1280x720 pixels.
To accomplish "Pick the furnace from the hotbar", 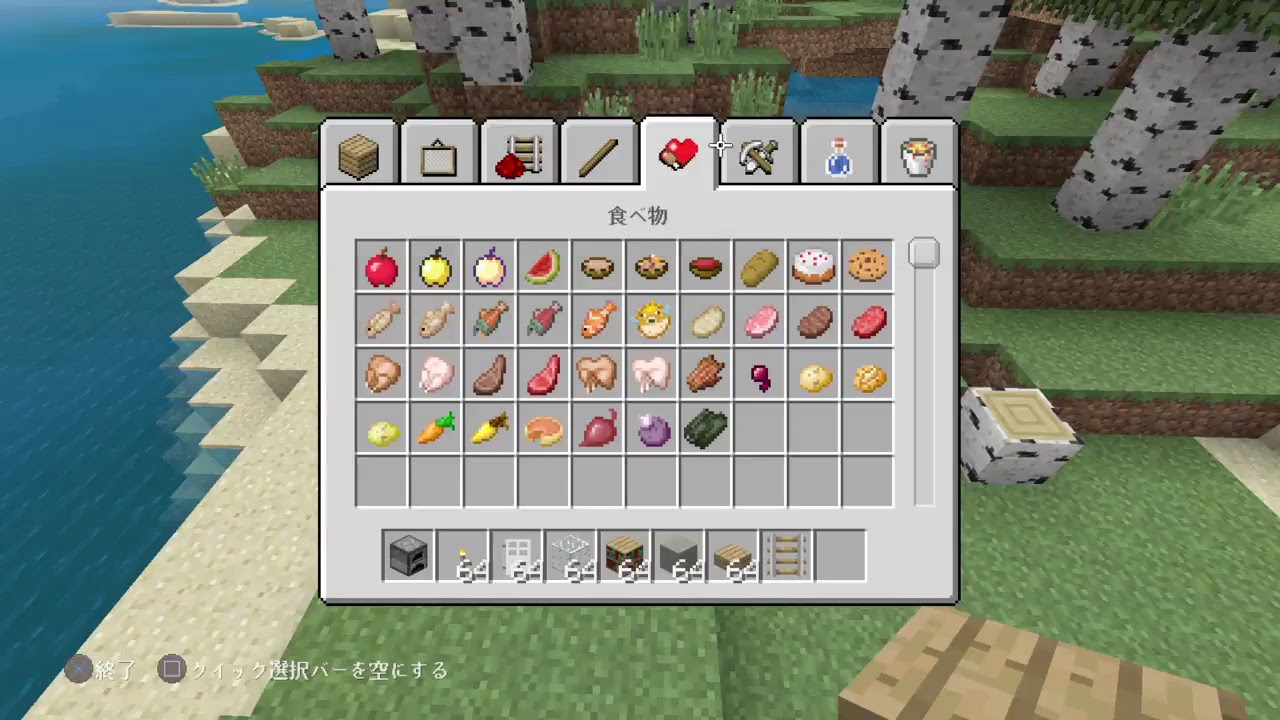I will click(x=407, y=555).
